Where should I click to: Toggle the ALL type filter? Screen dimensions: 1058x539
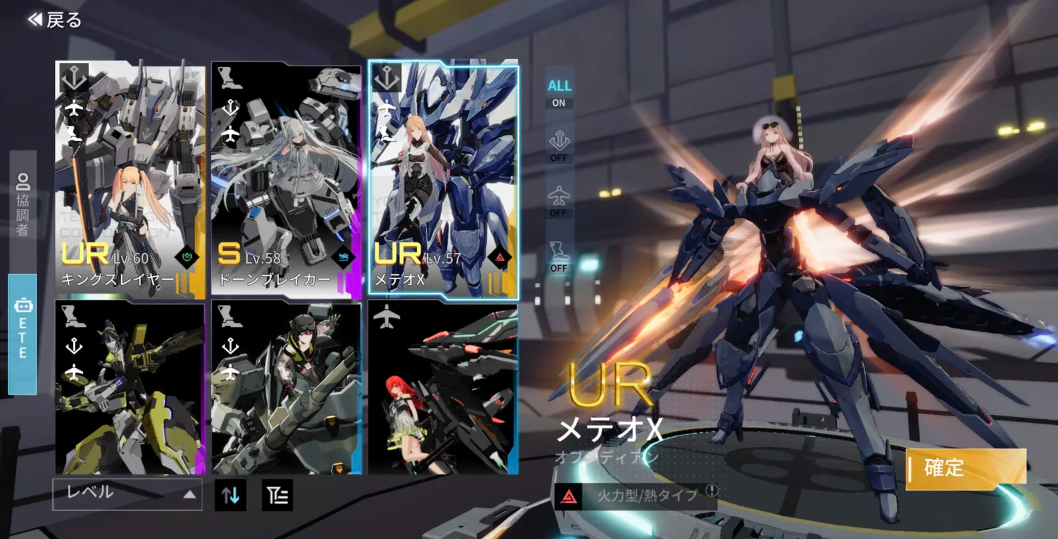tap(559, 93)
